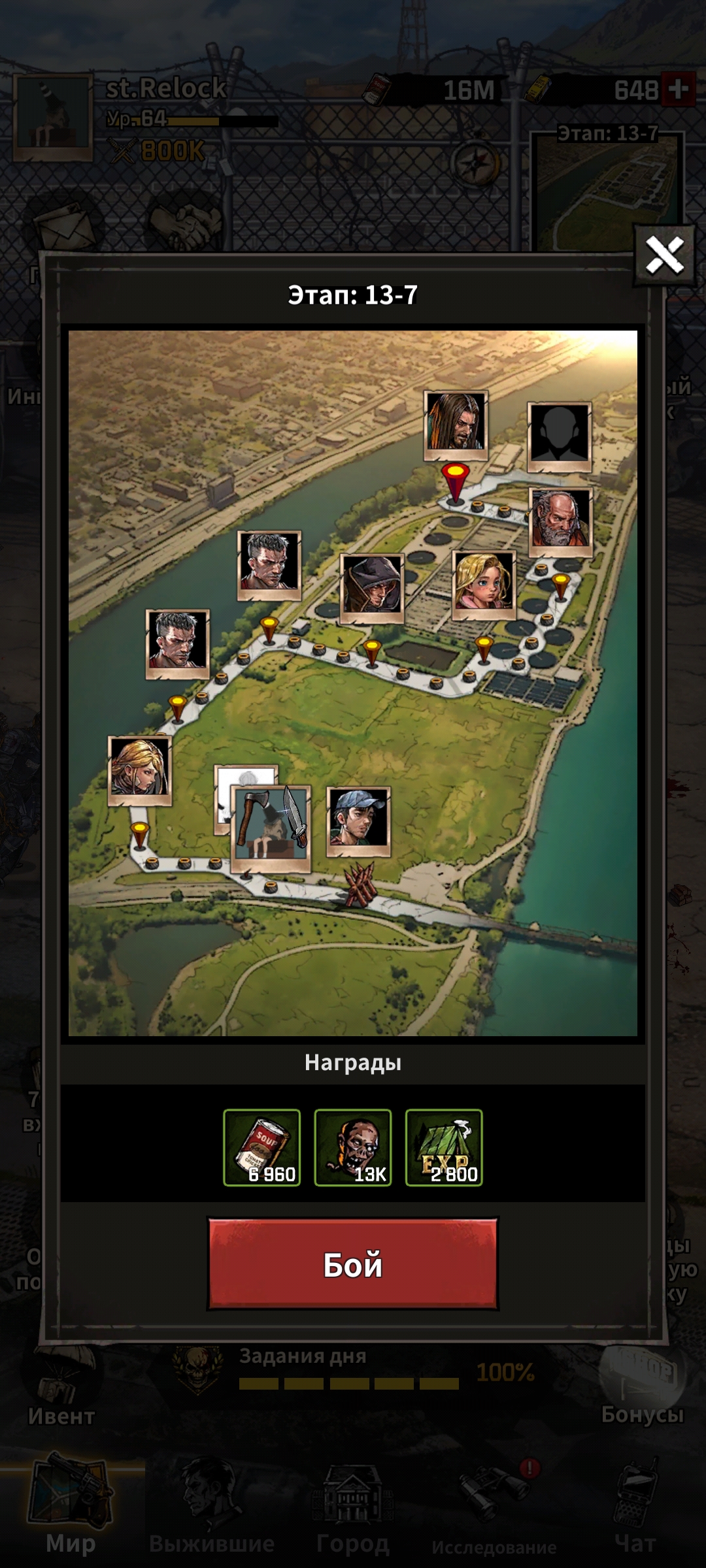Start the battle with the Бой button
Screen dimensions: 706x1568
(353, 1264)
